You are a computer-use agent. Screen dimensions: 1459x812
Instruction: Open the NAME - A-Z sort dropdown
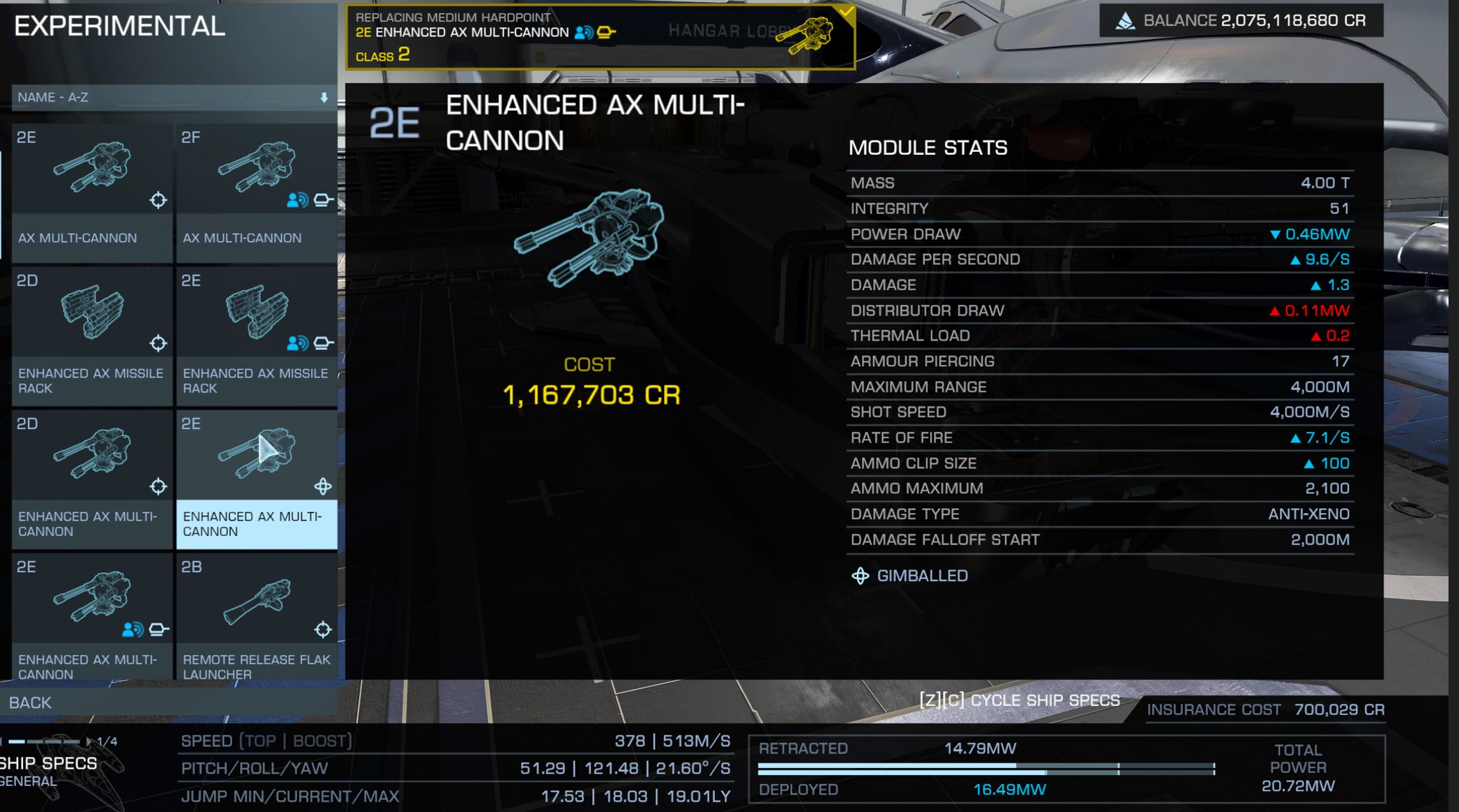167,98
